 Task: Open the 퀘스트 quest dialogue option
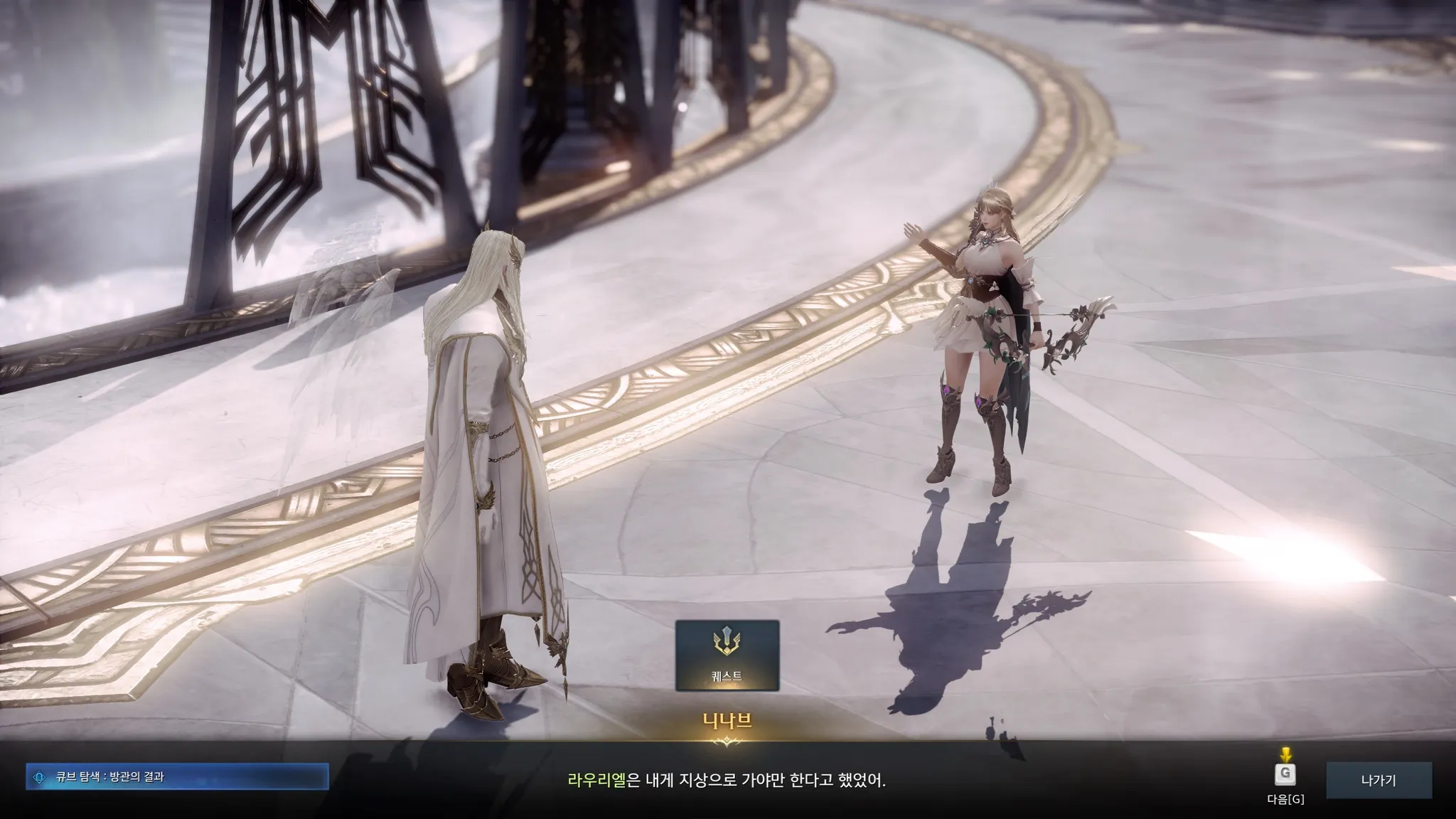pyautogui.click(x=727, y=655)
